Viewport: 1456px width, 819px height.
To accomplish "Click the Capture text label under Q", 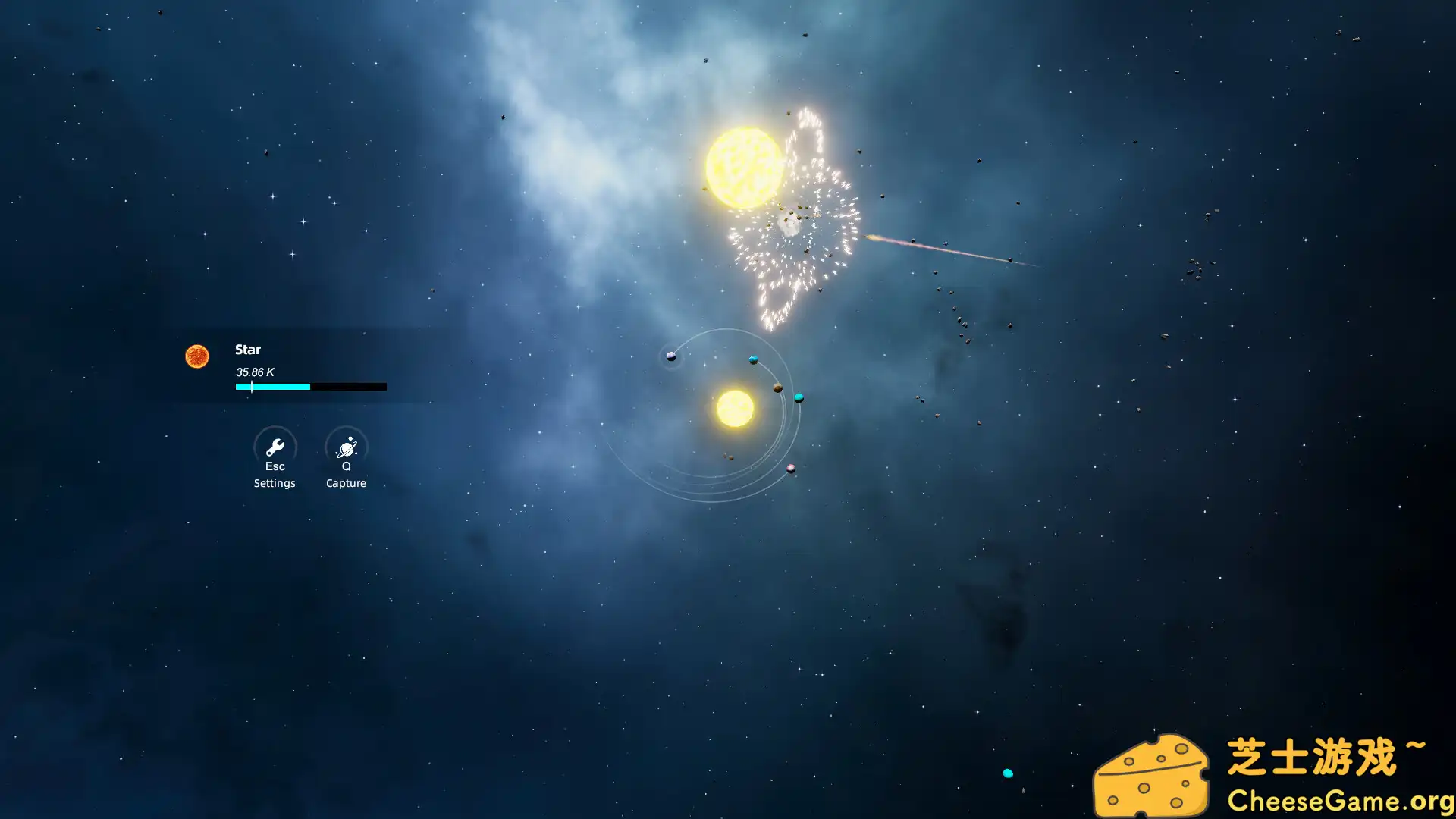I will click(346, 483).
